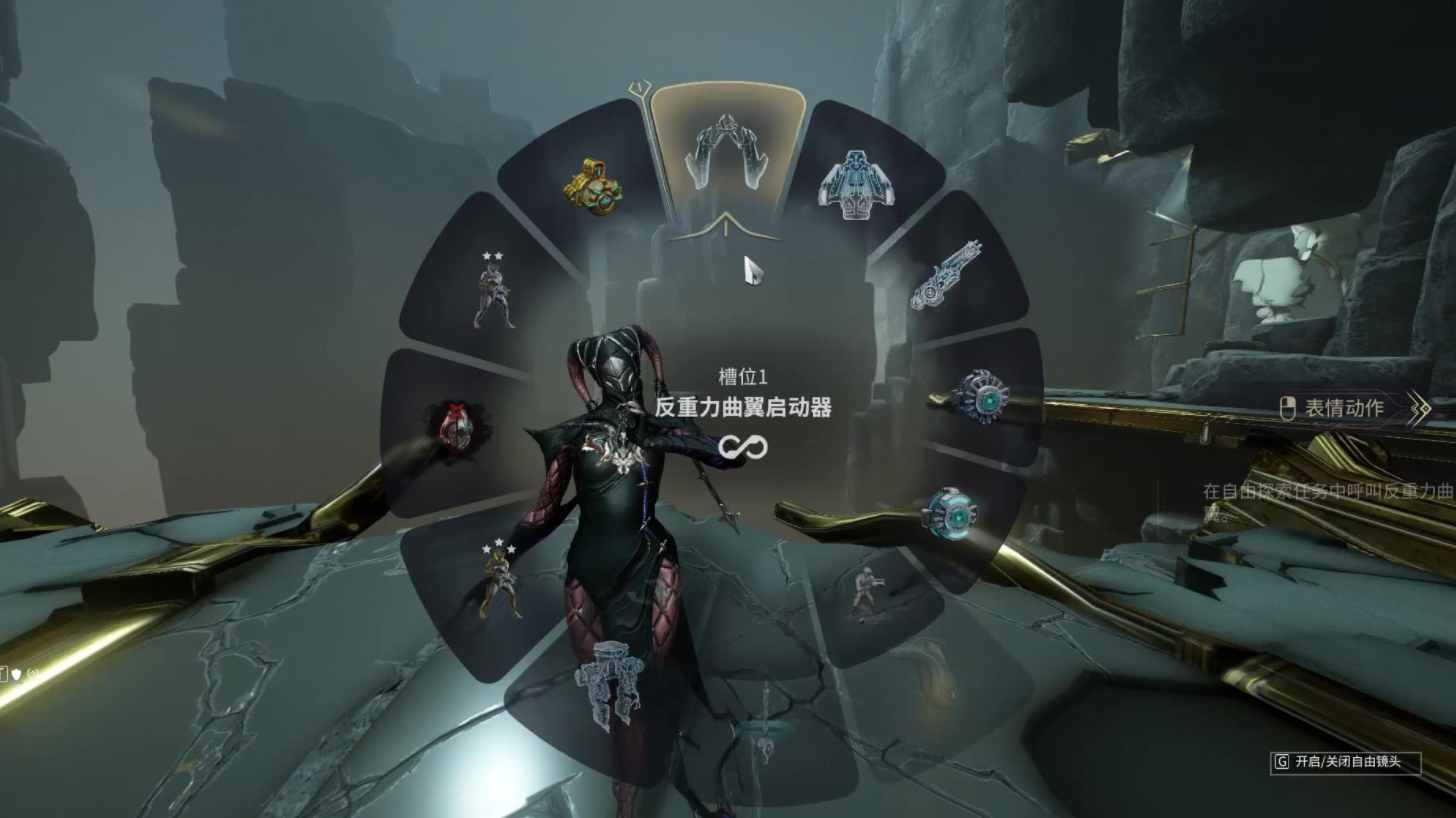1456x818 pixels.
Task: Switch to the 表情动作 emote wheel
Action: click(1344, 408)
